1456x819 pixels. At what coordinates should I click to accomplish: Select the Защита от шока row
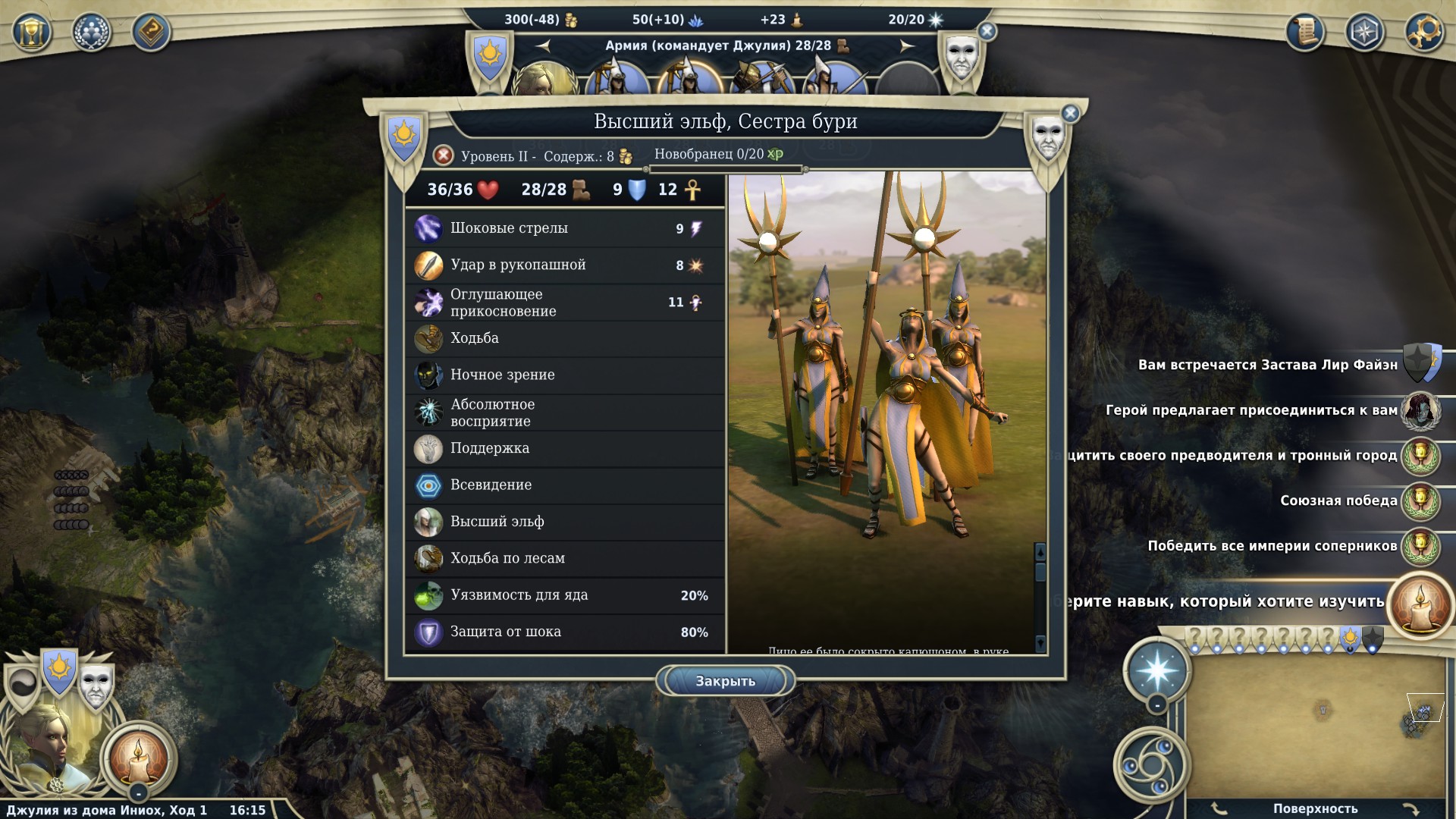coord(565,632)
